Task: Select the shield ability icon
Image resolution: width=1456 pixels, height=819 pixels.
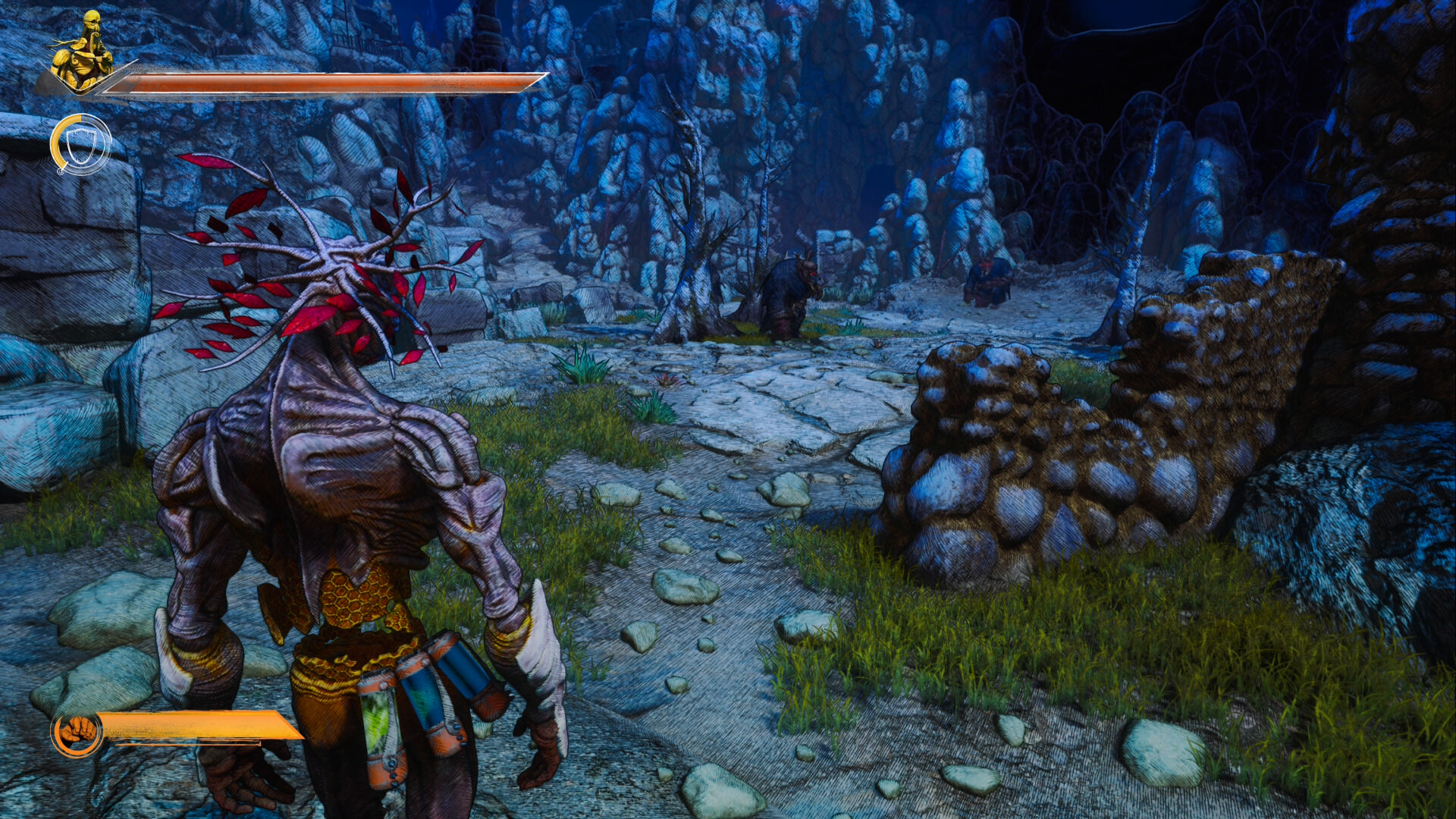Action: point(81,144)
